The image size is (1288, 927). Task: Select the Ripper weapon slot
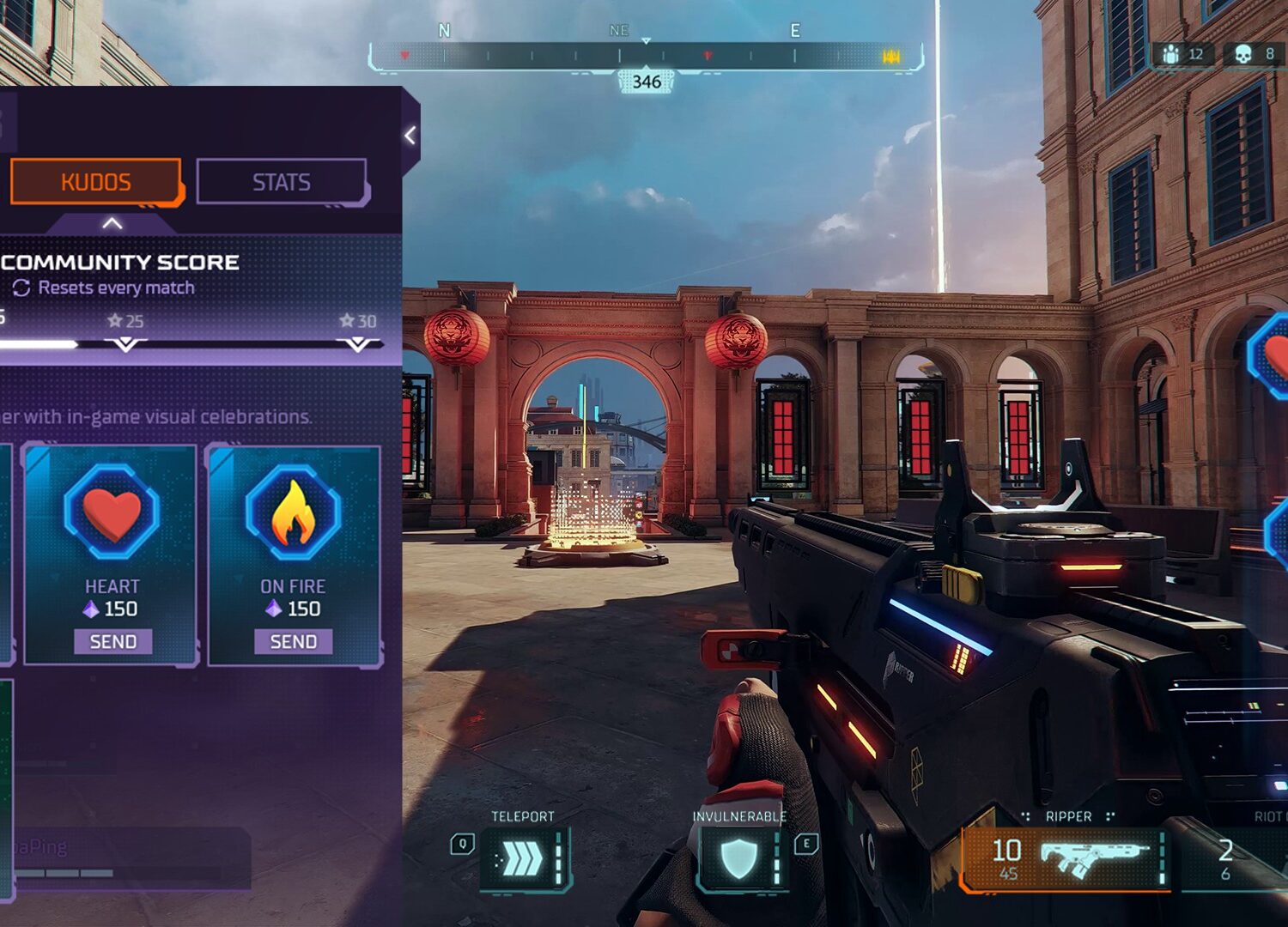[x=1065, y=858]
